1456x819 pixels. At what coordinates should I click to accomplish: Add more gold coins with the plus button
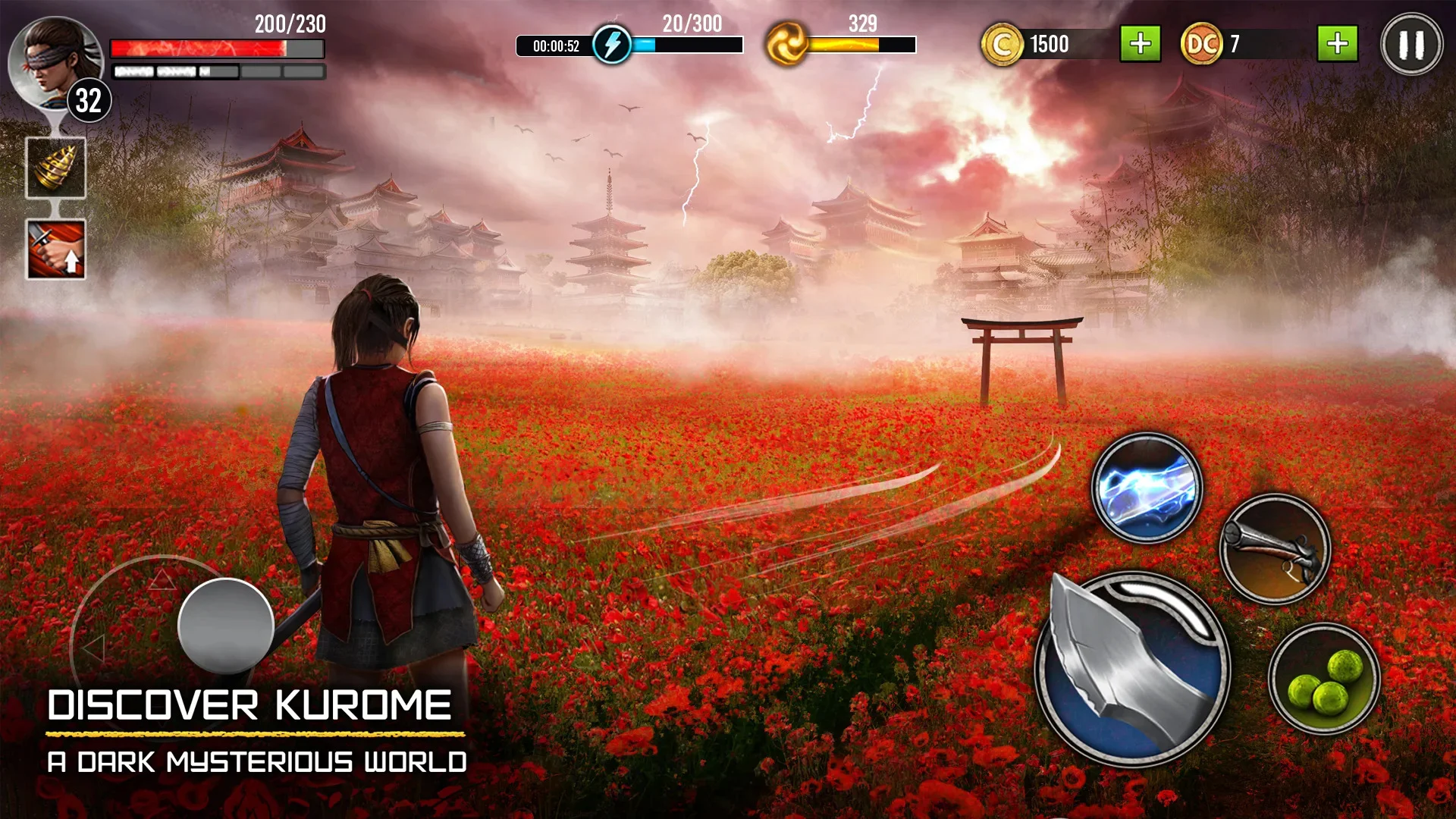[1140, 44]
